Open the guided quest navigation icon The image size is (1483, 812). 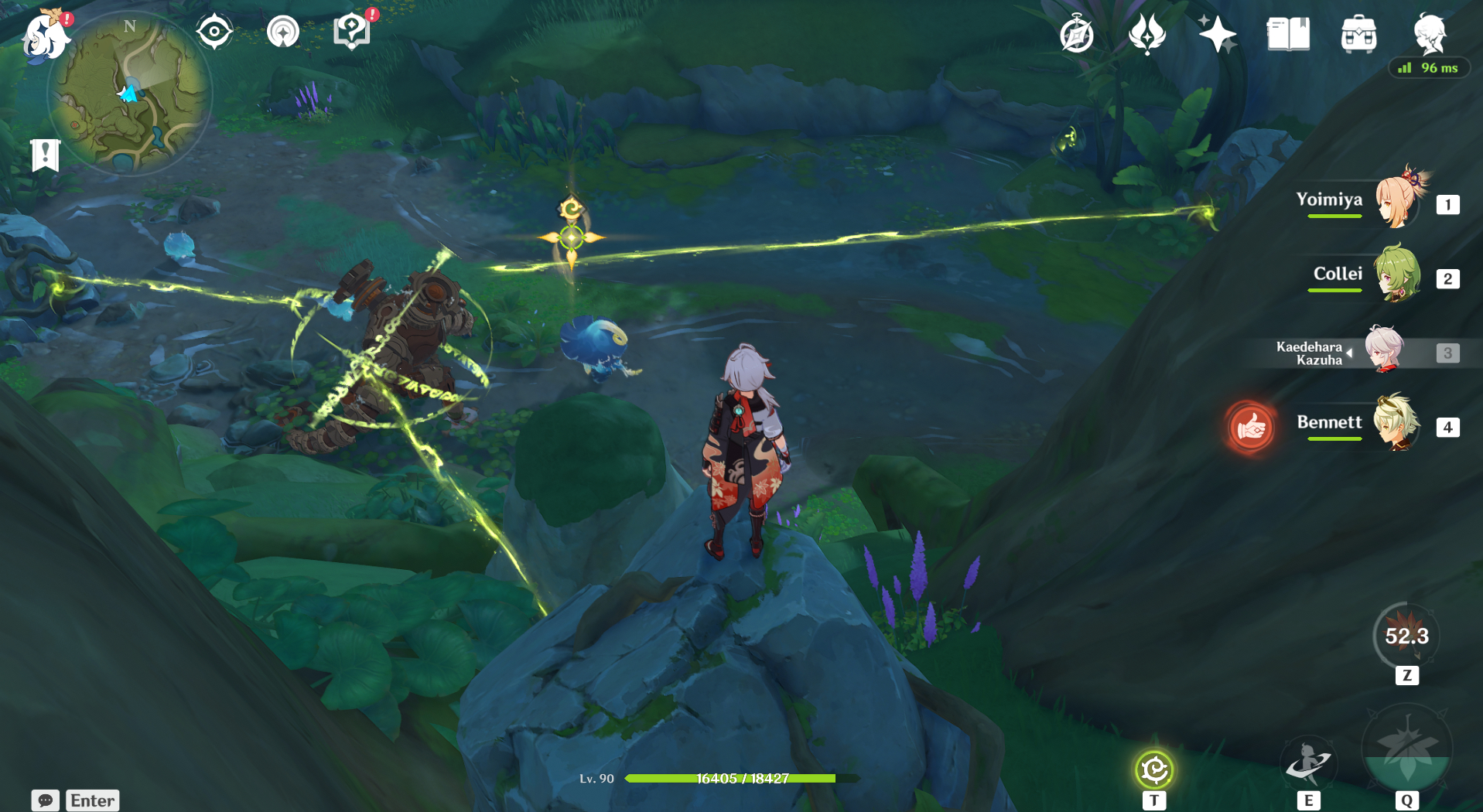(x=283, y=31)
